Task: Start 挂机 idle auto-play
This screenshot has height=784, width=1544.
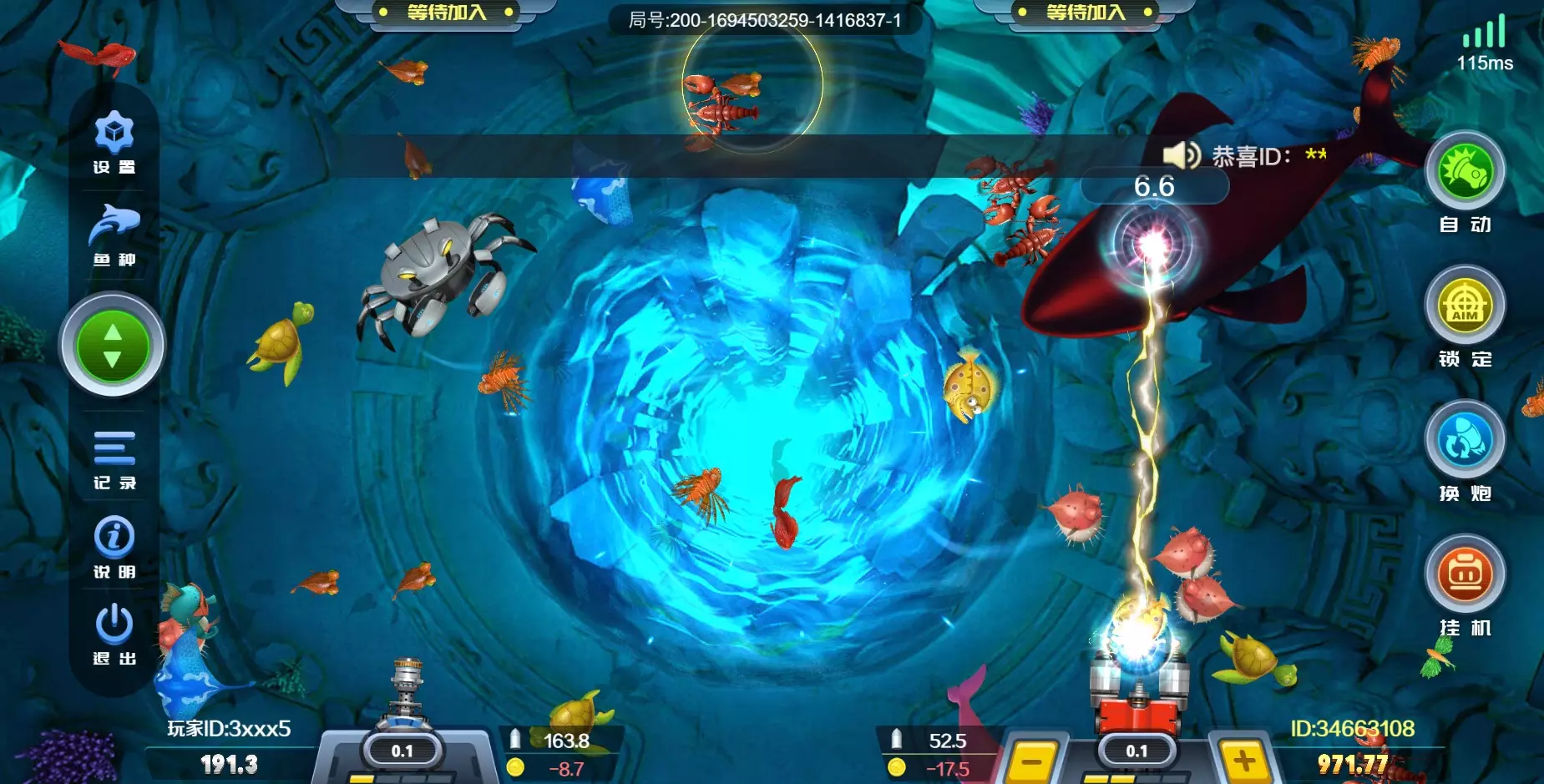Action: [x=1465, y=574]
